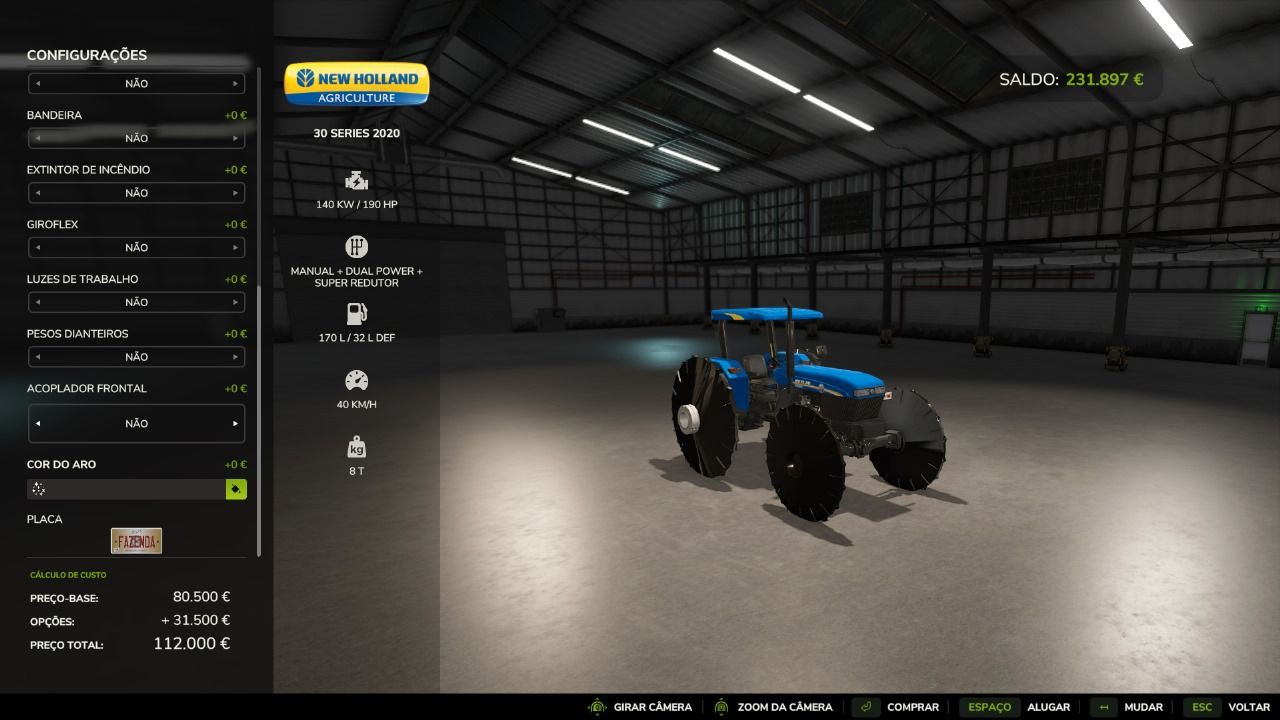The width and height of the screenshot is (1280, 720).
Task: Open the Cor do Aro color picker button
Action: [x=236, y=489]
